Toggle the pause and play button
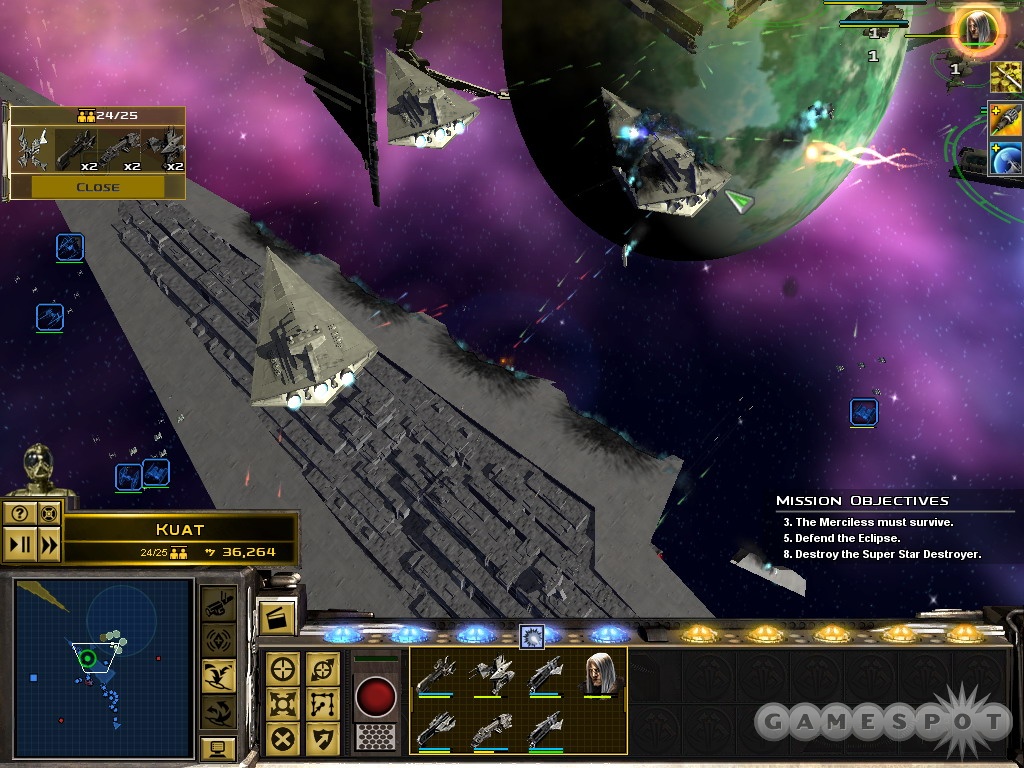1024x768 pixels. click(x=19, y=545)
